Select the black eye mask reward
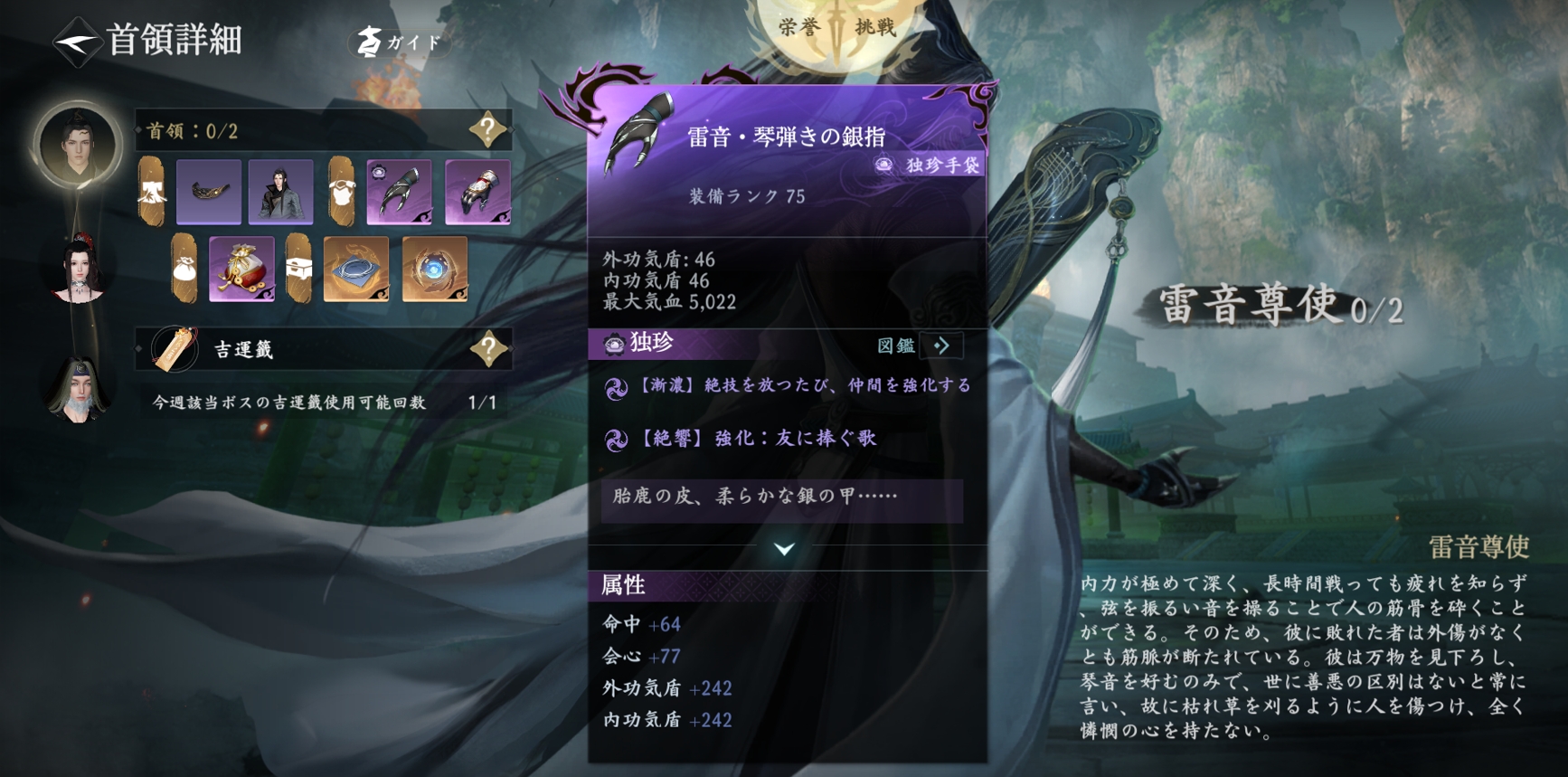Screen dimensions: 1568x777 [x=209, y=192]
